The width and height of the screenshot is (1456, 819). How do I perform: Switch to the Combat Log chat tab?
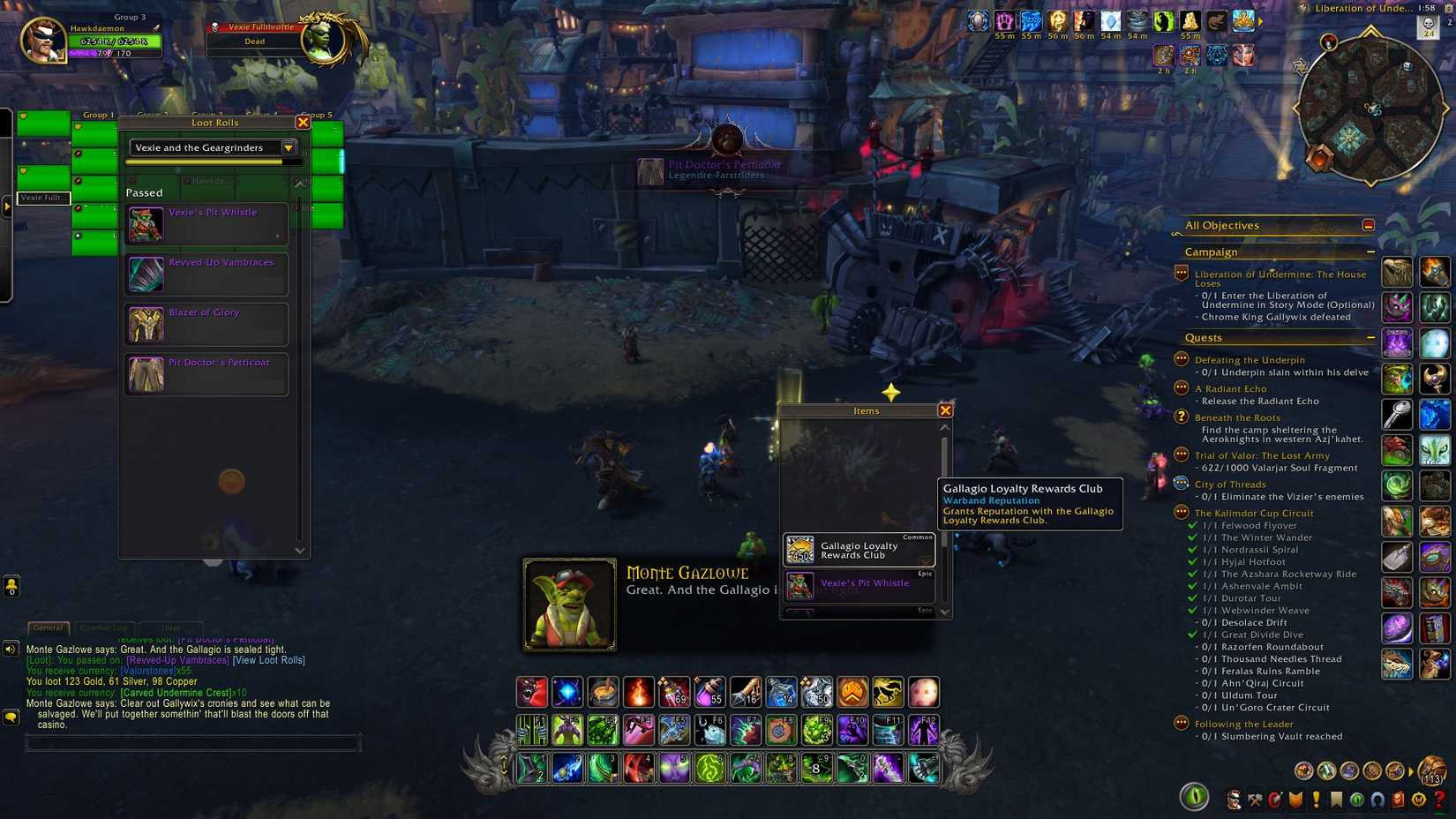[x=105, y=627]
